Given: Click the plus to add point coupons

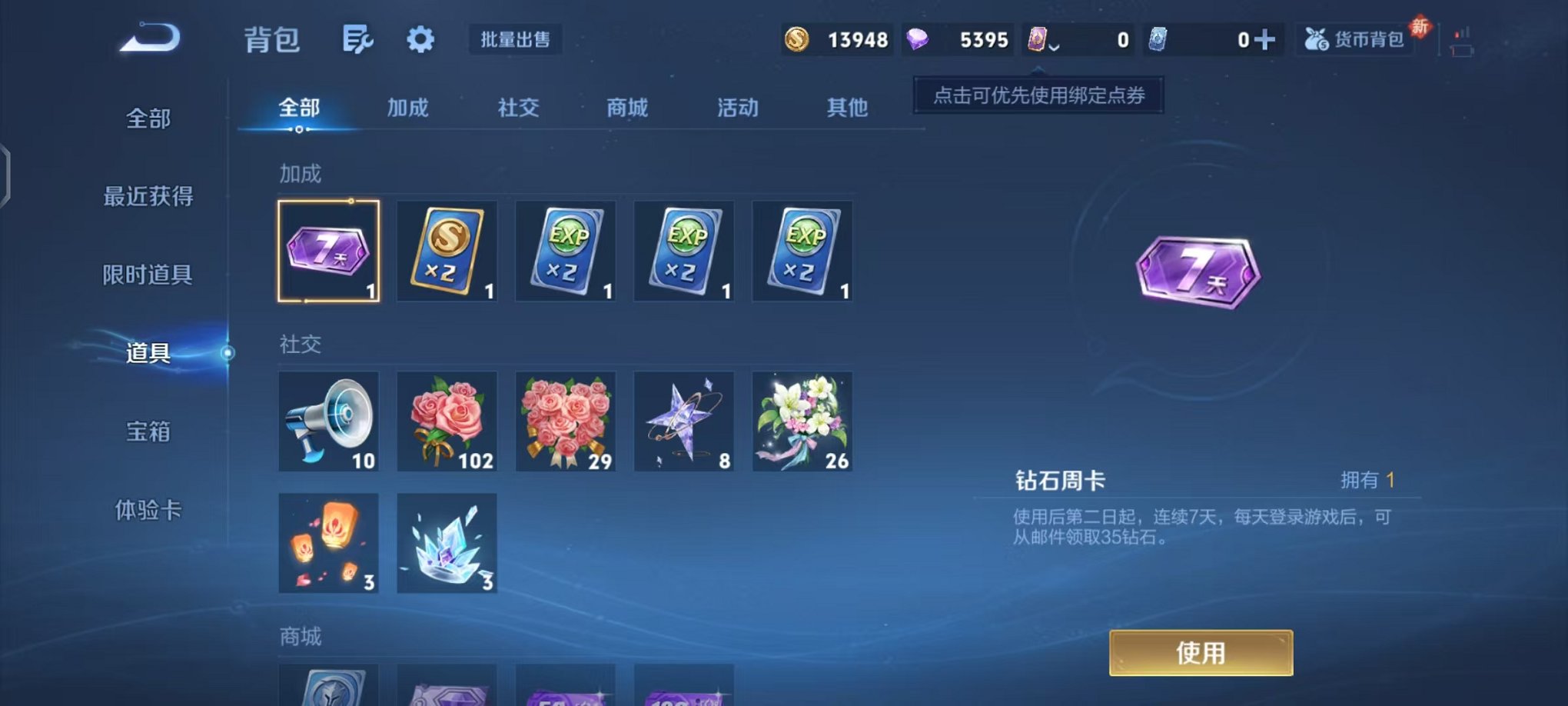Looking at the screenshot, I should (1265, 40).
